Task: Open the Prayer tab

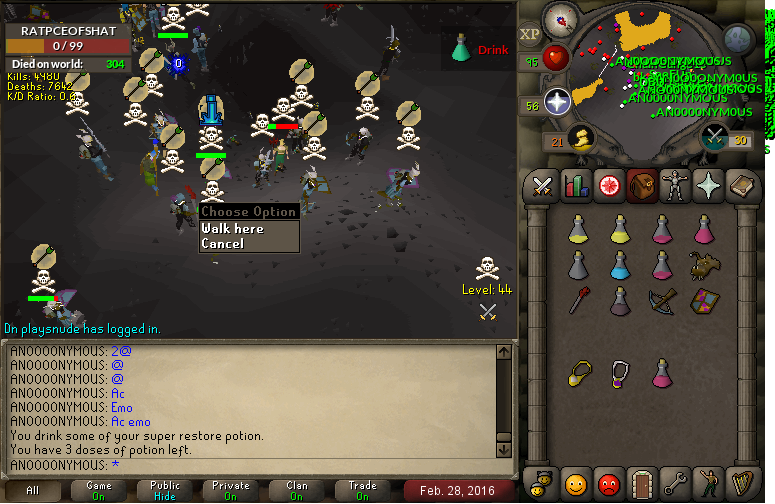Action: 709,186
